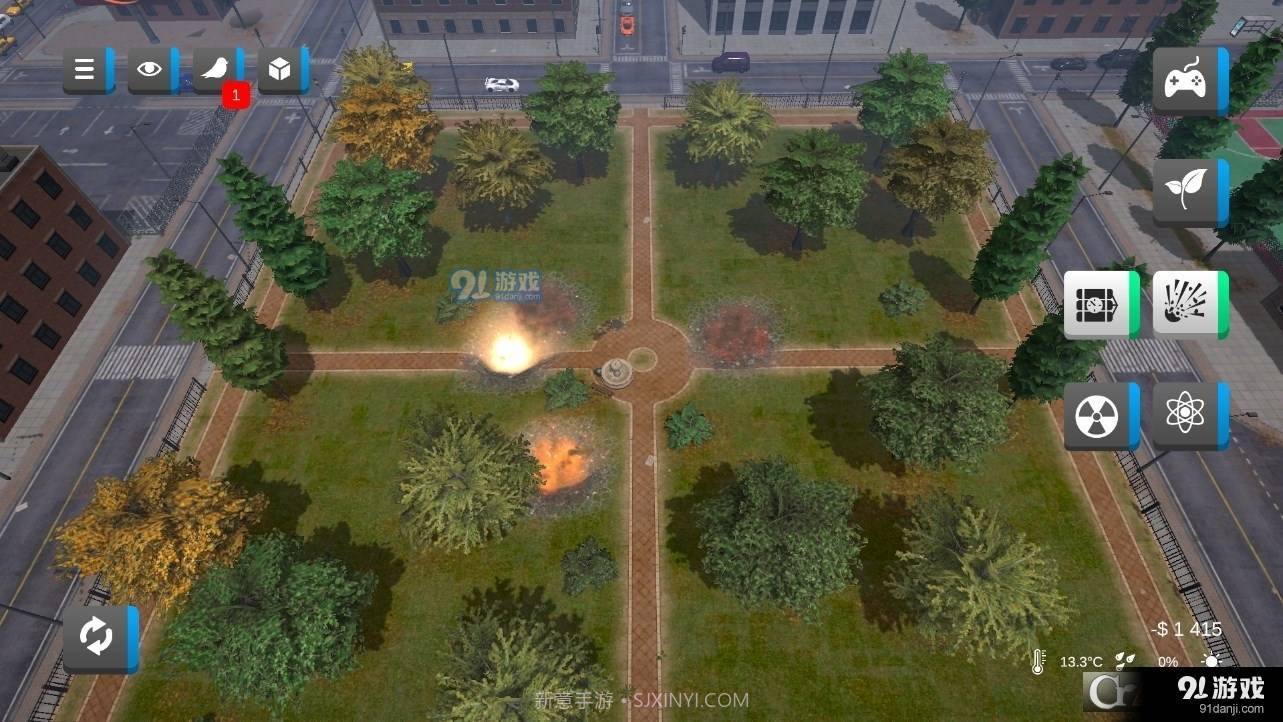Screen dimensions: 1283x722
Task: Reset the map using the refresh icon
Action: [x=97, y=637]
